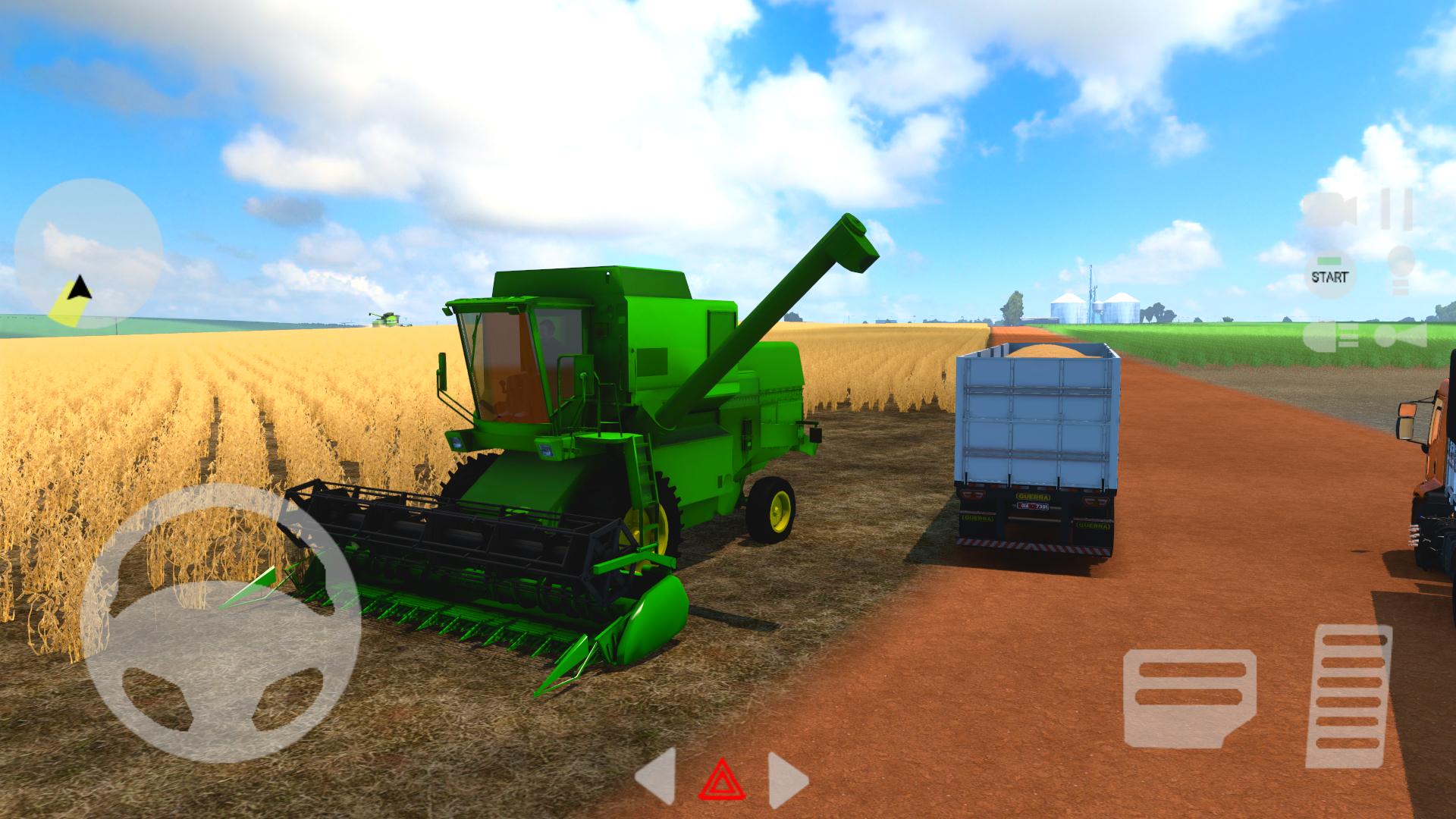Tap the green engine indicator light
This screenshot has height=819, width=1456.
[1329, 261]
